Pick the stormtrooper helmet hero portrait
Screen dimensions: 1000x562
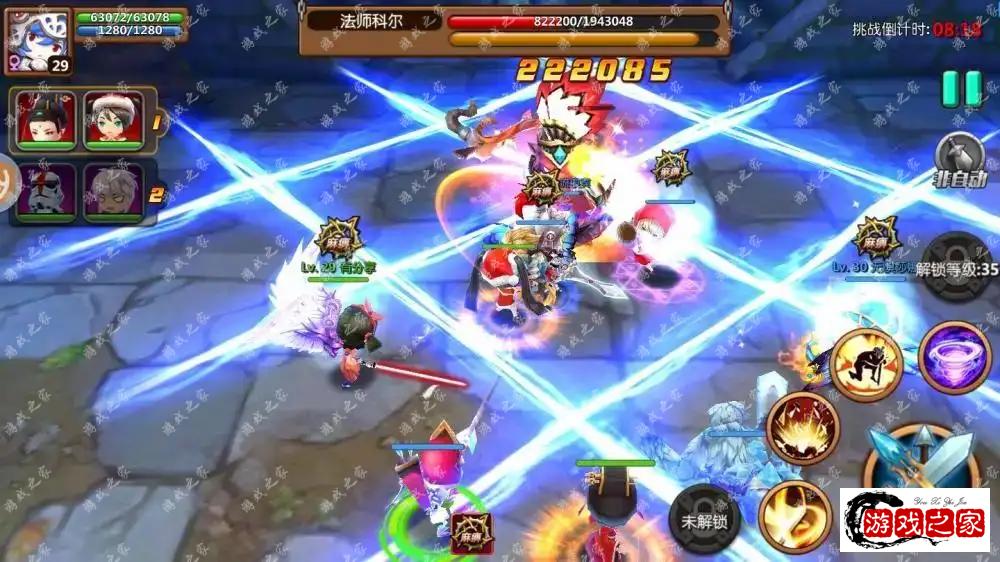coord(45,191)
